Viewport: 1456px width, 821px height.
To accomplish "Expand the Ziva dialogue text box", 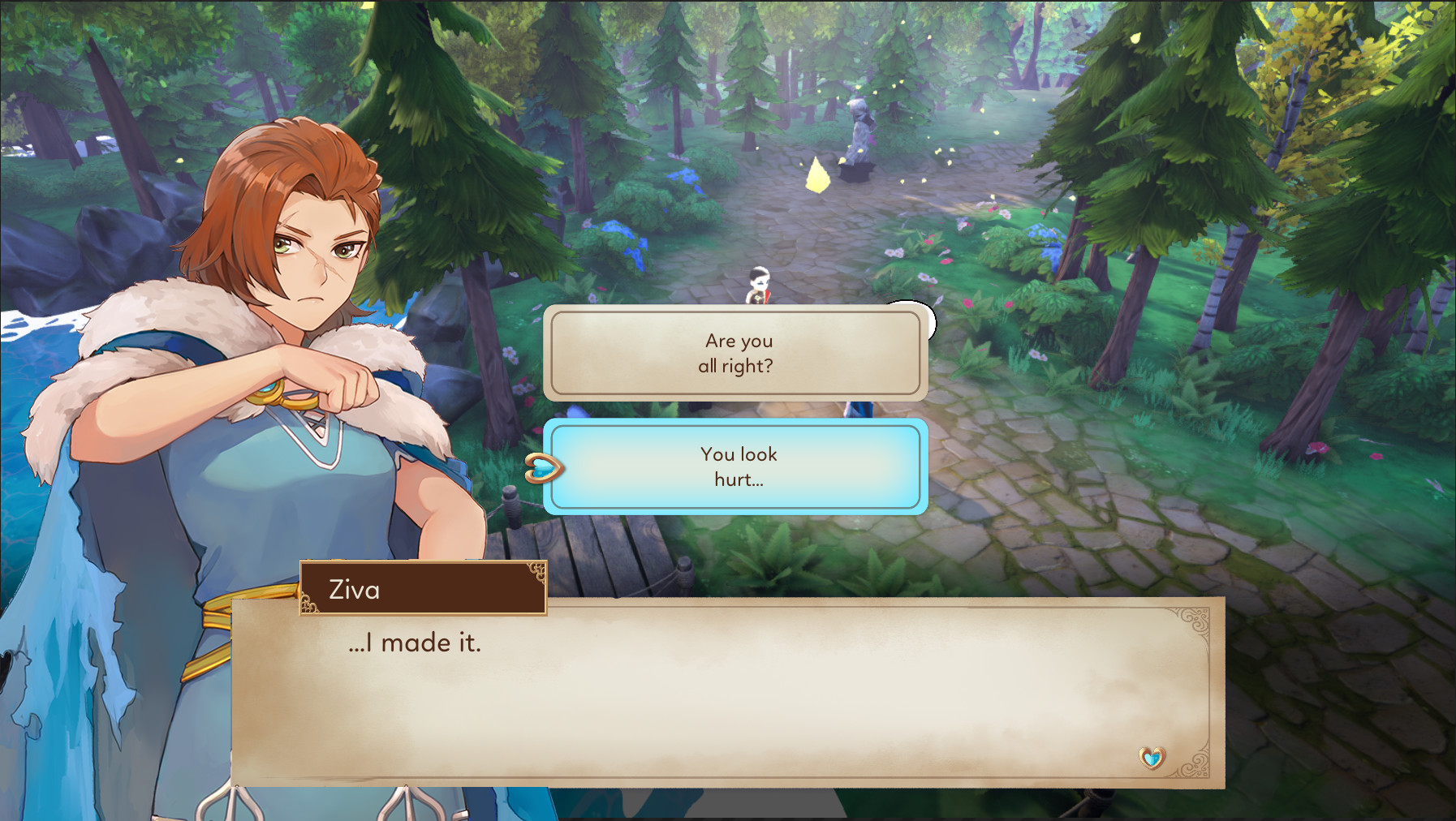I will point(722,690).
